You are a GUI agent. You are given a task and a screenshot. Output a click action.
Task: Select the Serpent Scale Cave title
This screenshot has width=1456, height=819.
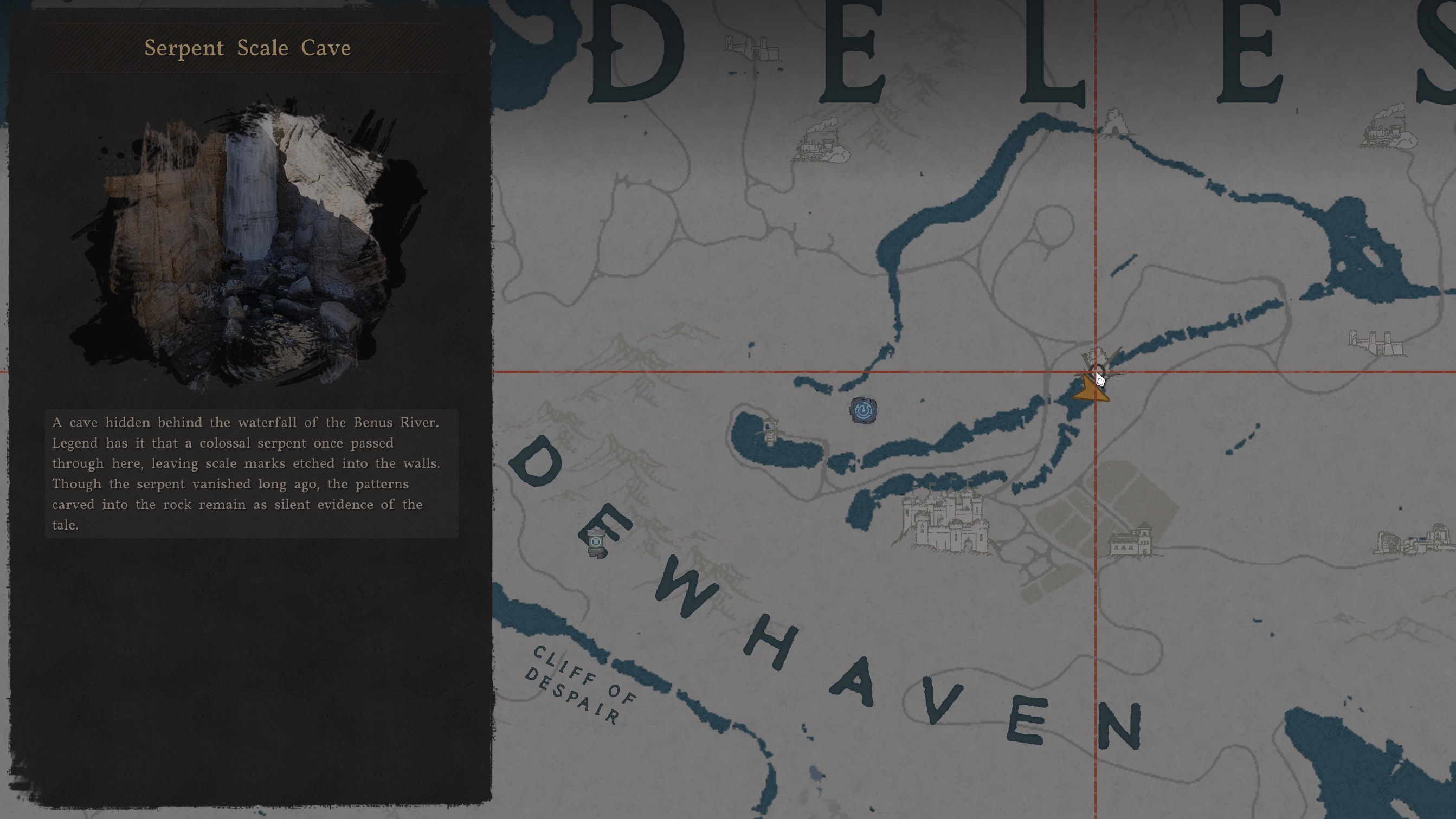tap(248, 49)
